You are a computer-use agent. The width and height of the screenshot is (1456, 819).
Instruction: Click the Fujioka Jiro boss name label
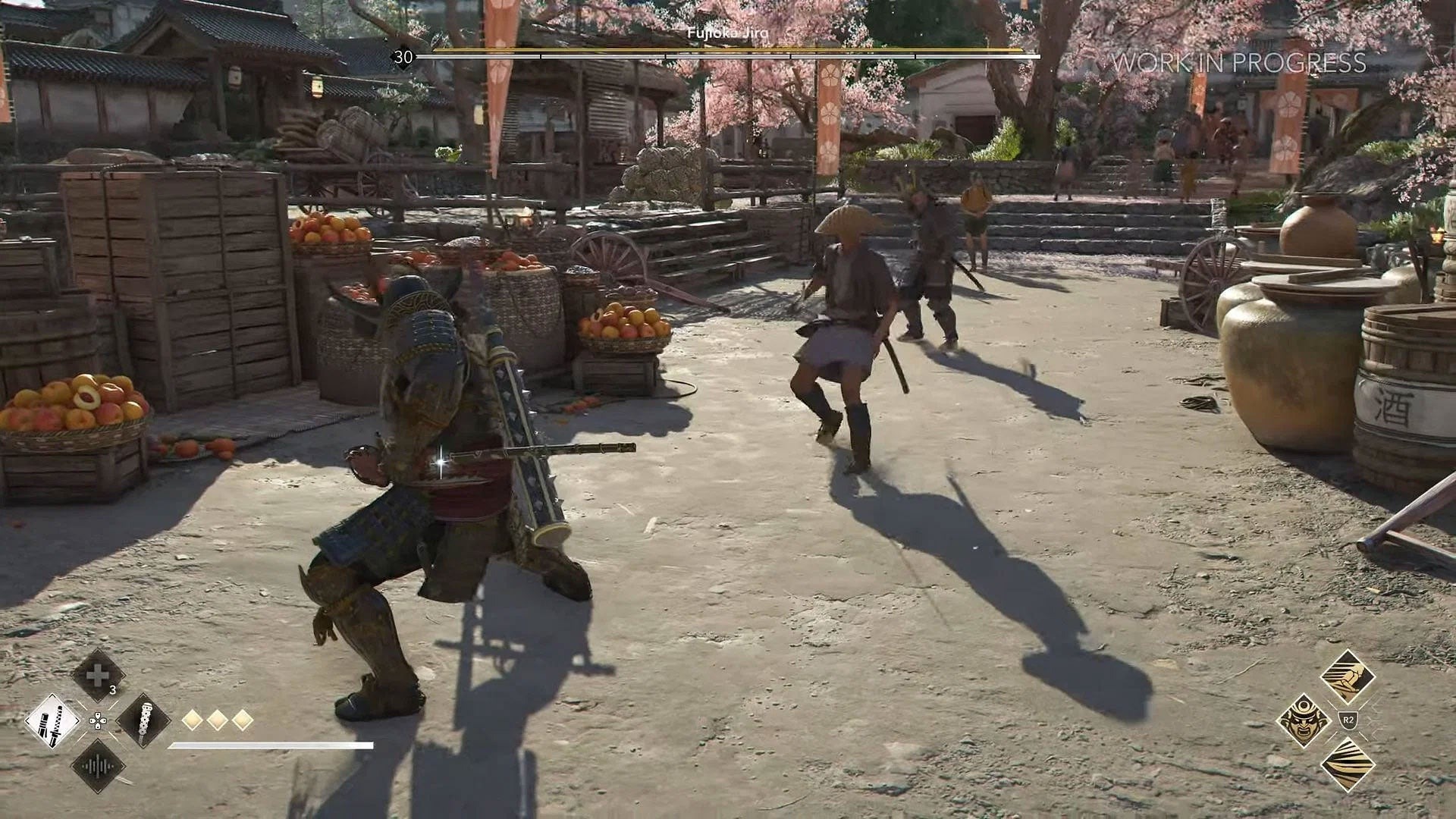click(728, 33)
